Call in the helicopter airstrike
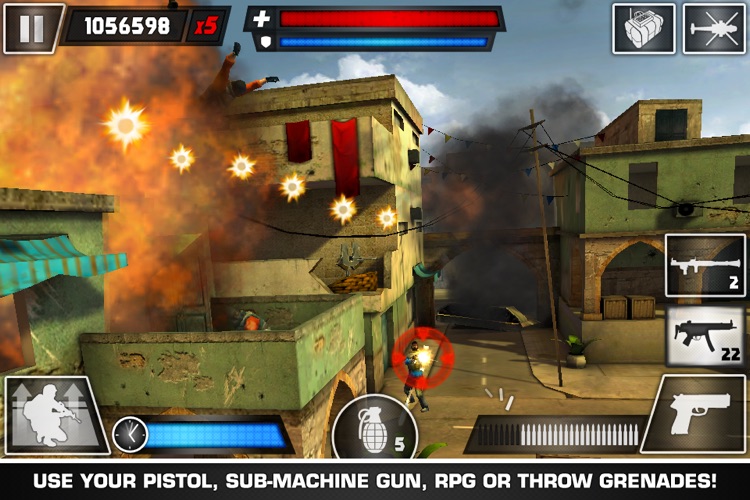750x500 pixels. click(x=714, y=28)
